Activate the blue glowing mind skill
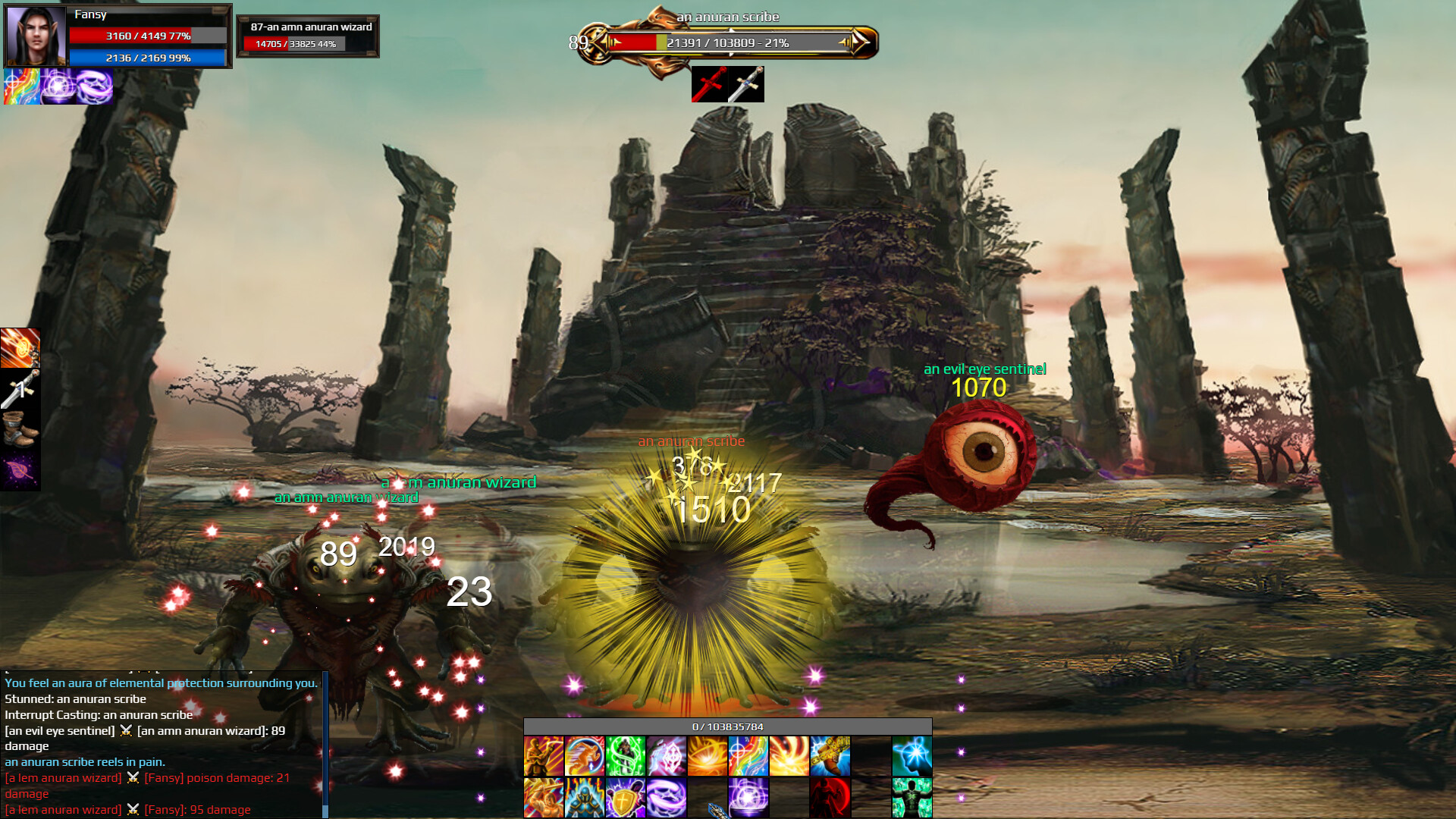The width and height of the screenshot is (1456, 819). point(912,756)
